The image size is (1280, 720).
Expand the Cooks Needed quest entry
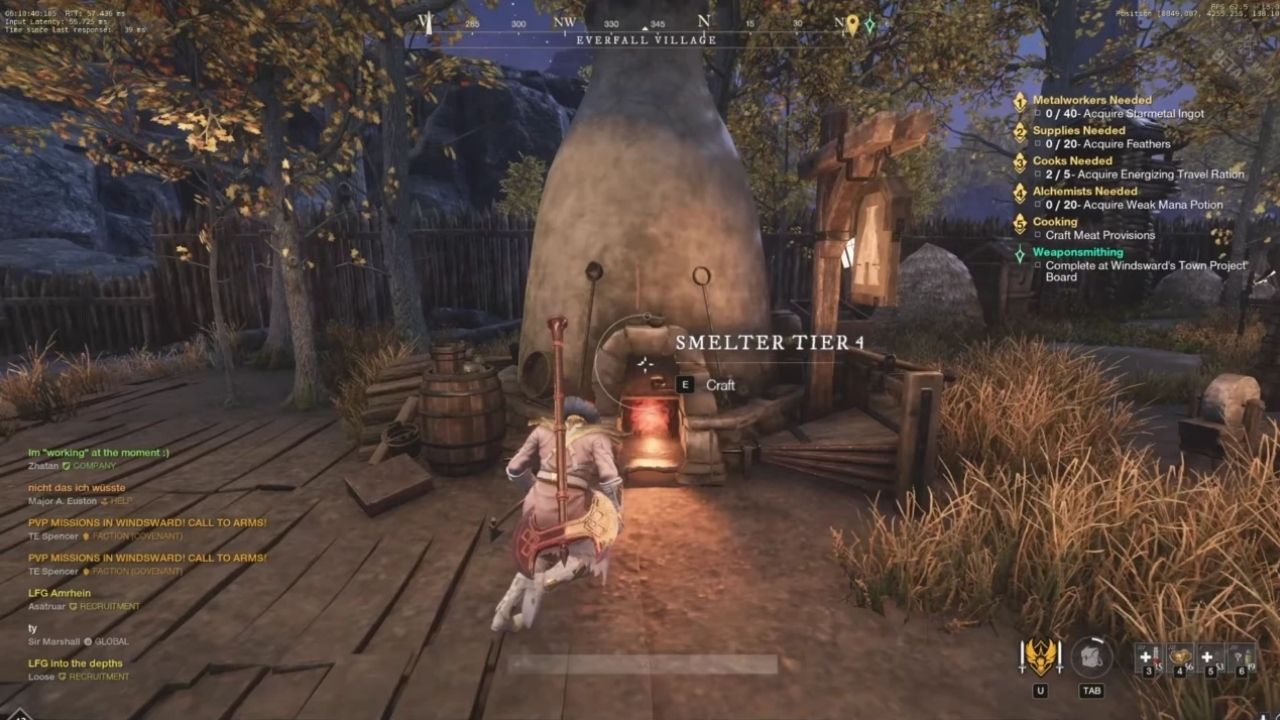click(x=1019, y=162)
